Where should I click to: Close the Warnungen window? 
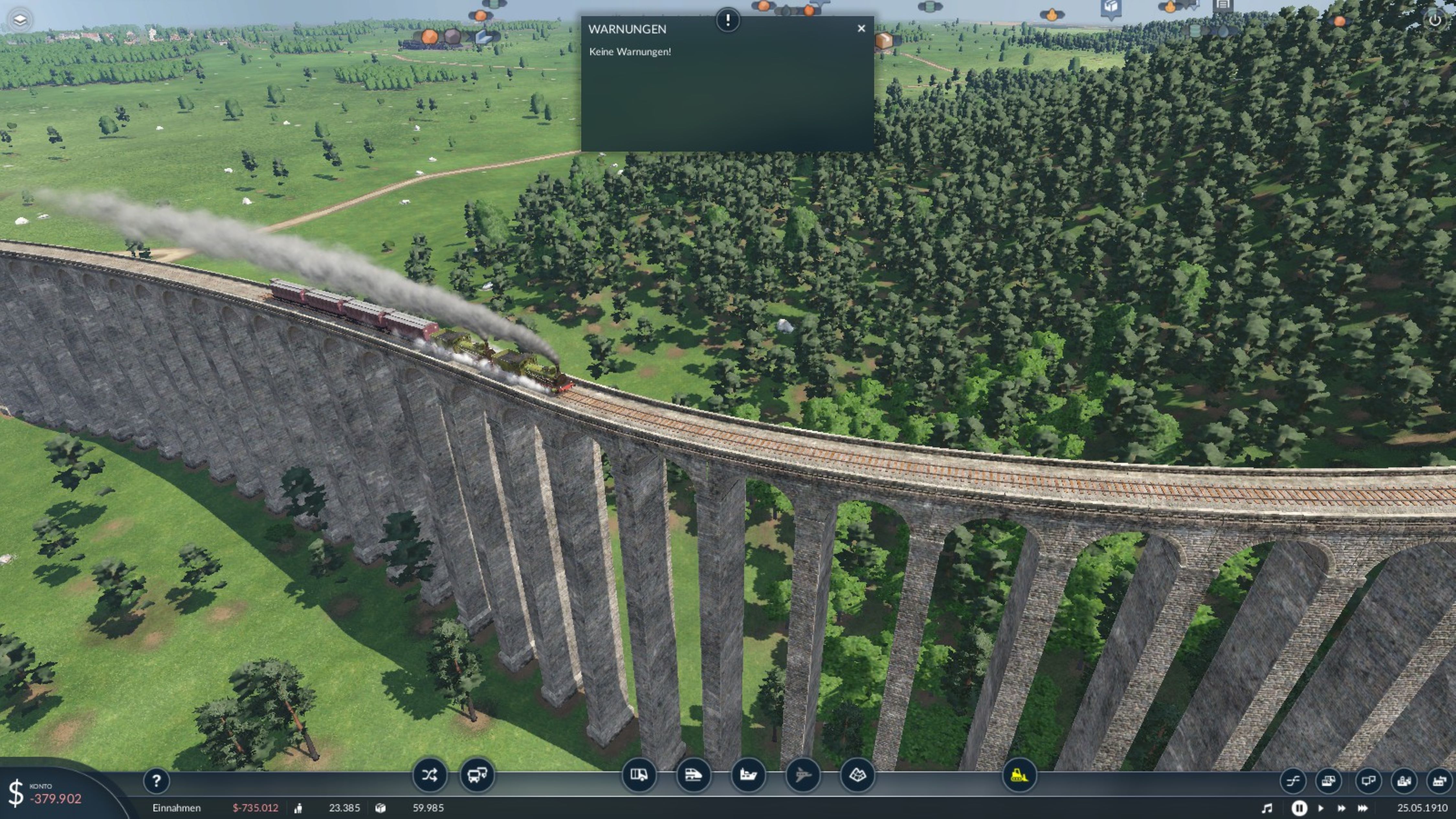tap(861, 28)
